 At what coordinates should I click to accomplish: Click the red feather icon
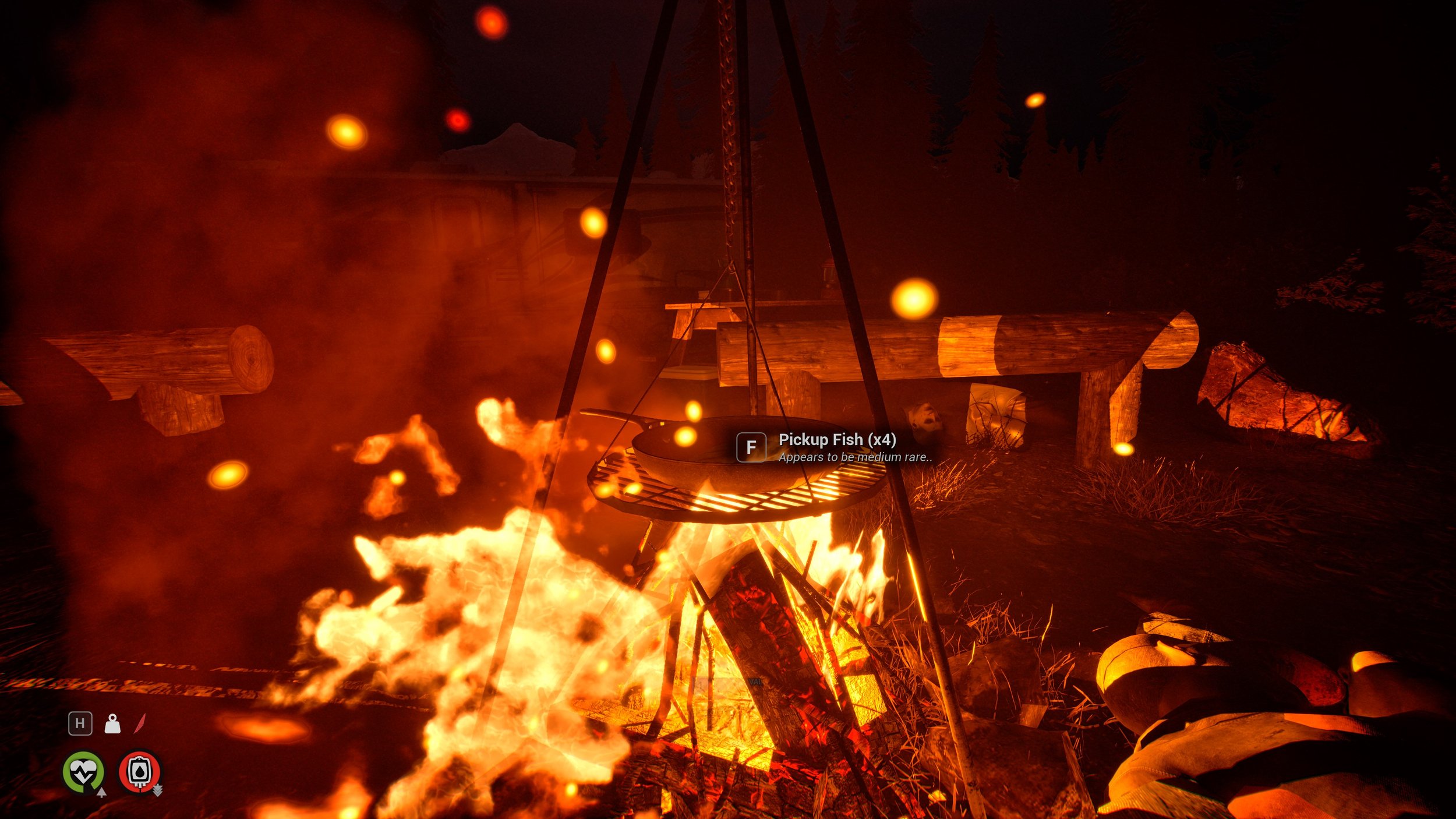point(140,723)
